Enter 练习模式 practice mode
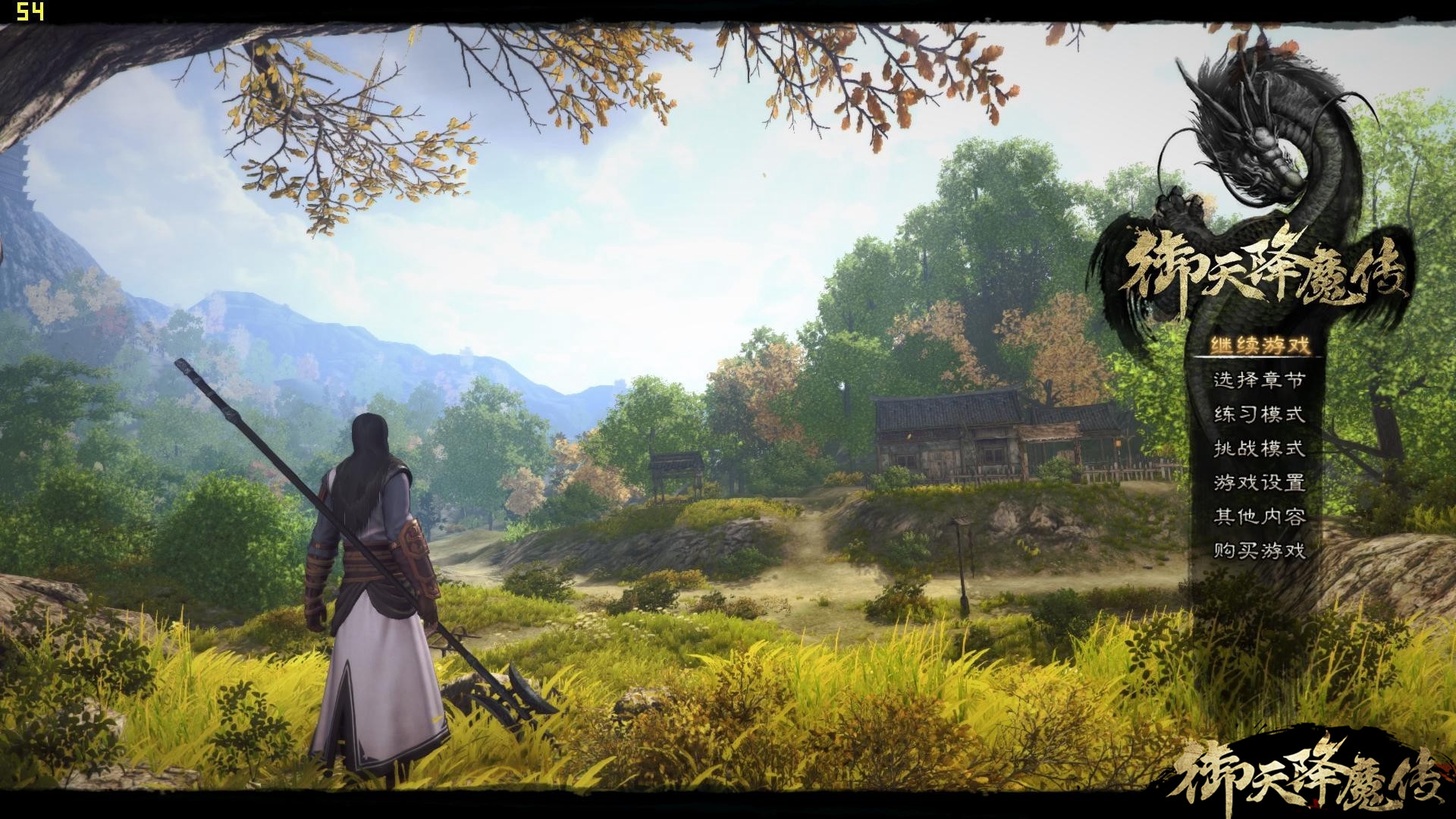1456x819 pixels. (1260, 414)
